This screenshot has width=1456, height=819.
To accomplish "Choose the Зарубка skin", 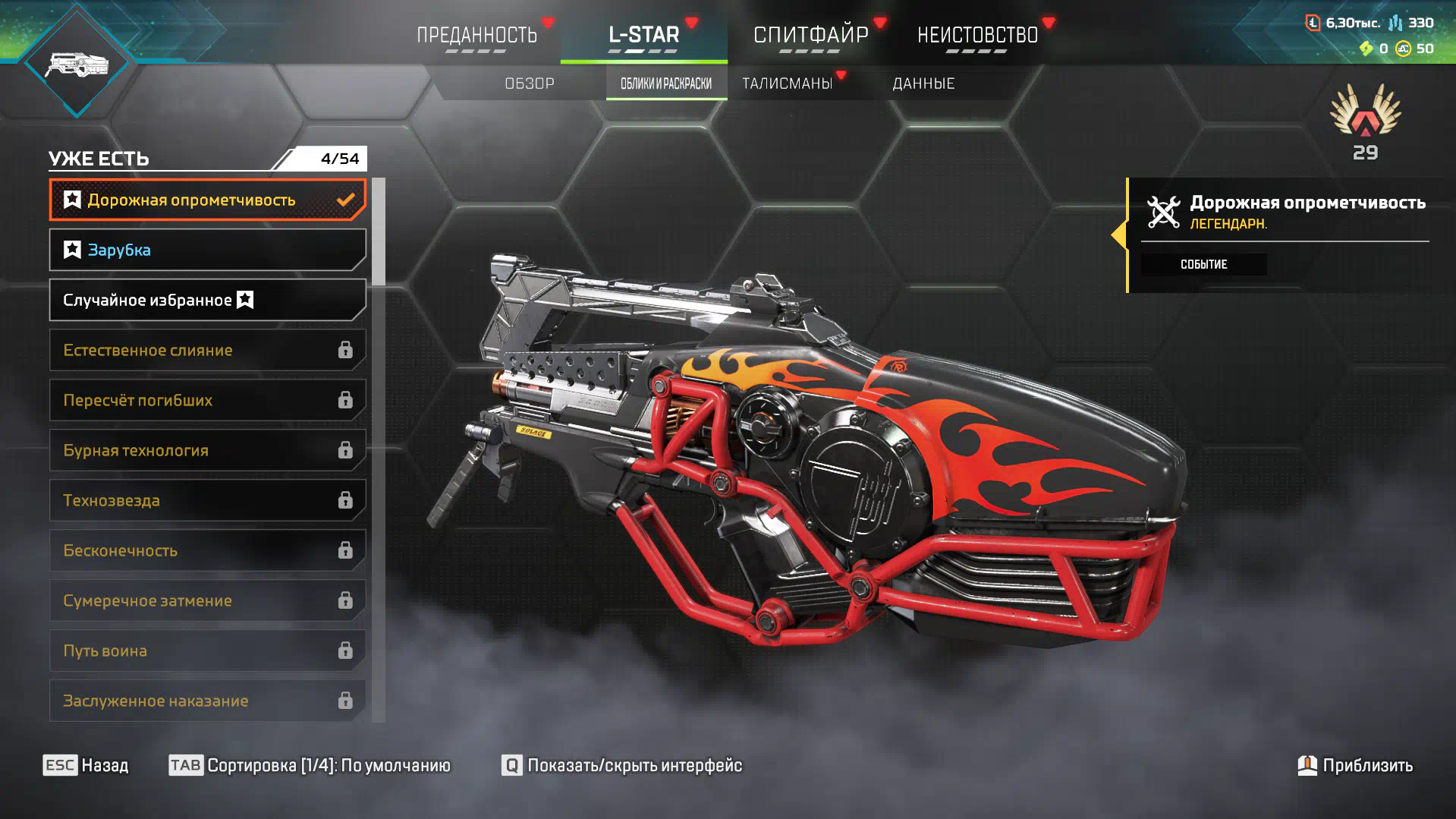I will click(207, 250).
